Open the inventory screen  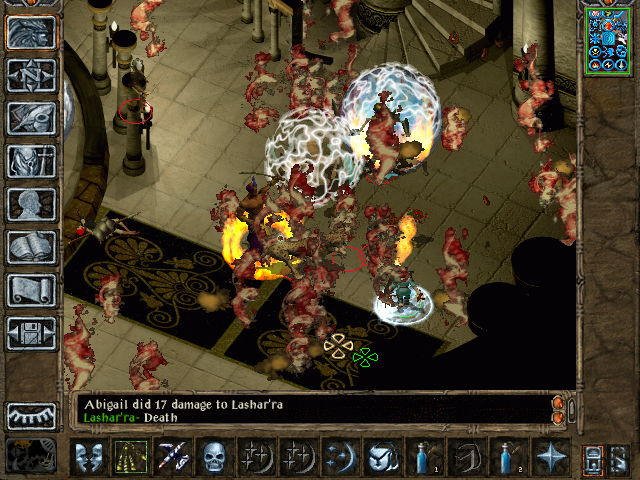tap(31, 162)
